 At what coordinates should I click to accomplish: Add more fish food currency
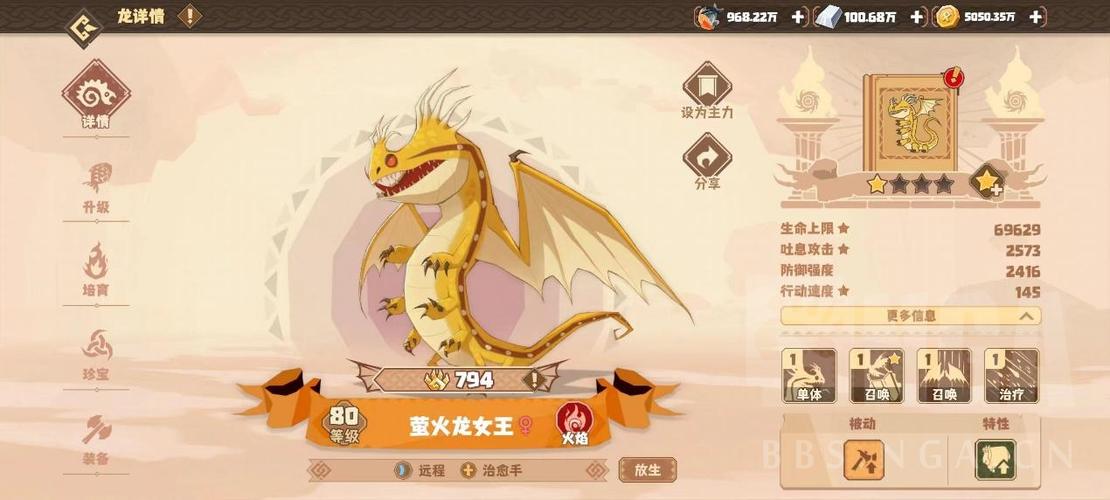click(x=798, y=16)
